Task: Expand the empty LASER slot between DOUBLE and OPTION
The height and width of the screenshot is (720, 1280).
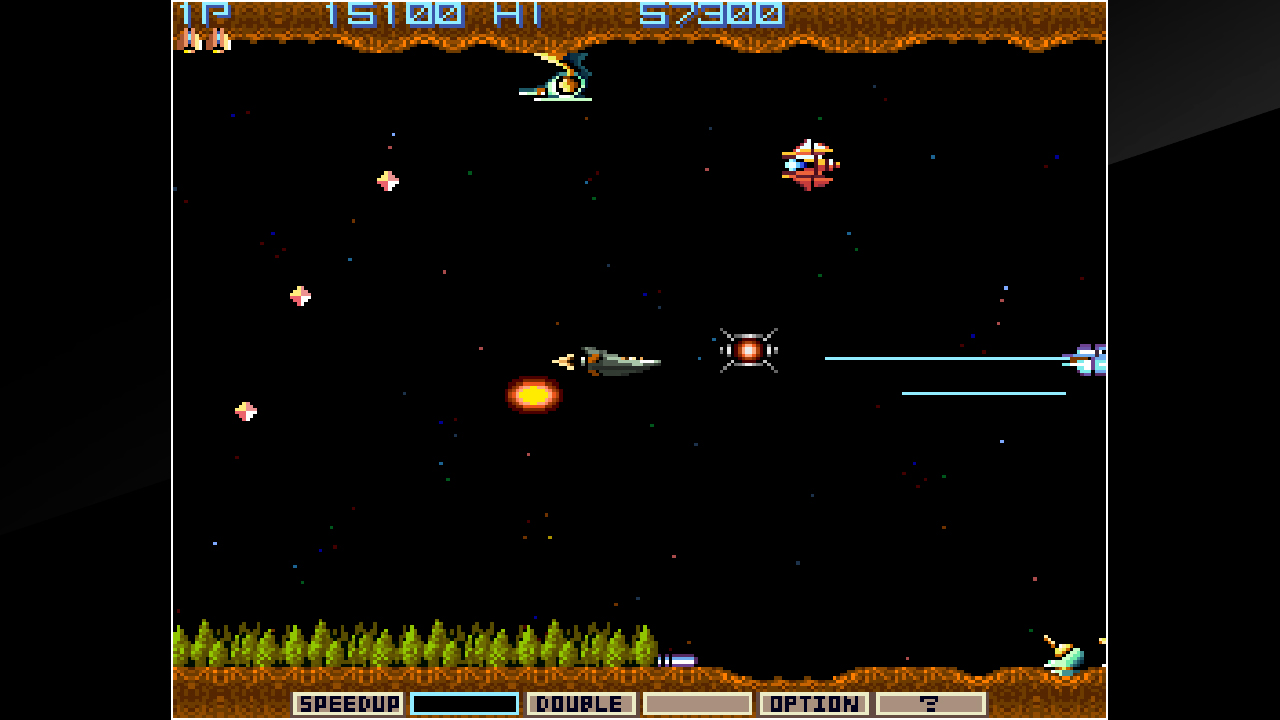Action: (x=698, y=703)
